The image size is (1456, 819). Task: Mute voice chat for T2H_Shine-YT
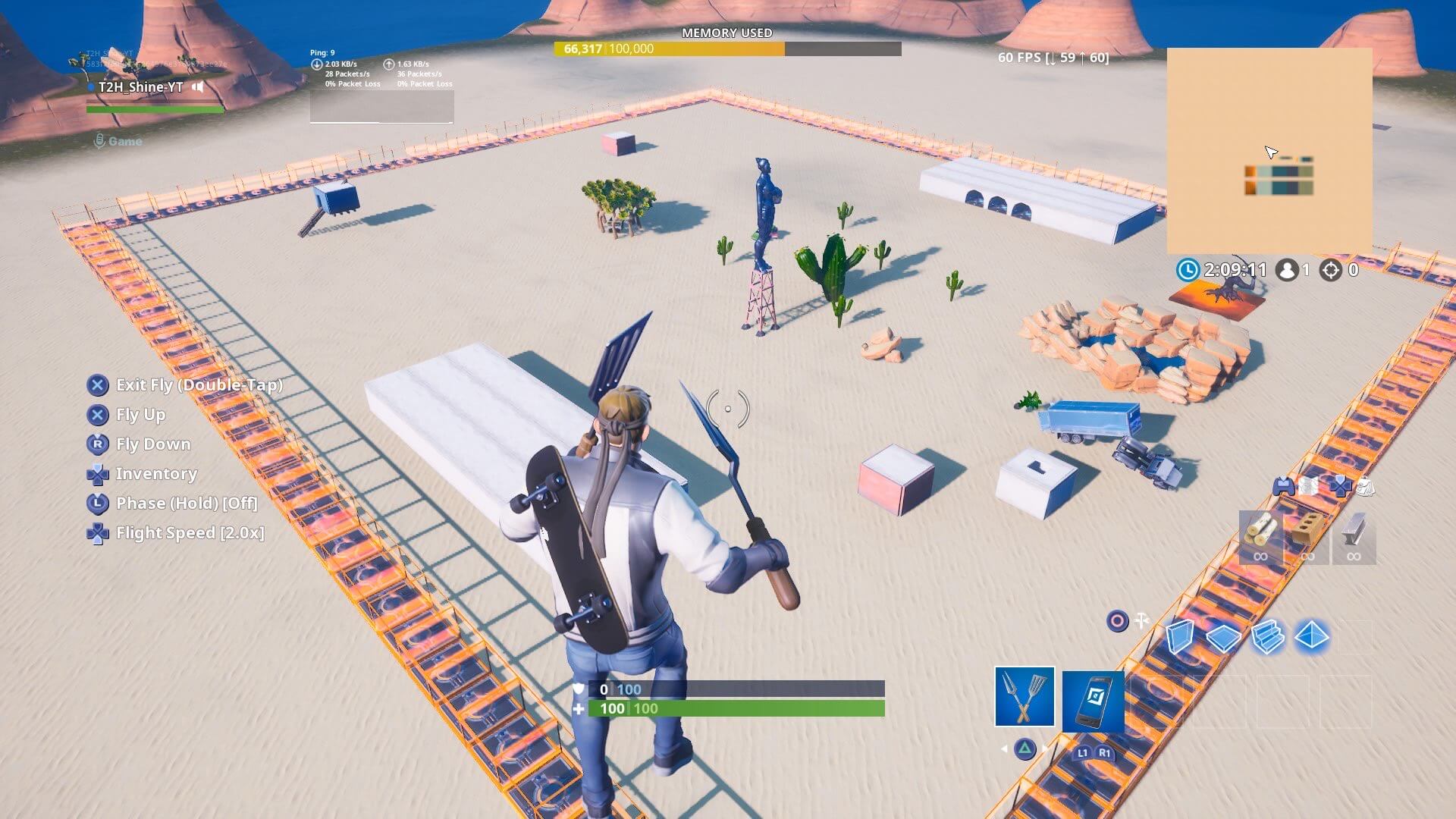(x=198, y=87)
